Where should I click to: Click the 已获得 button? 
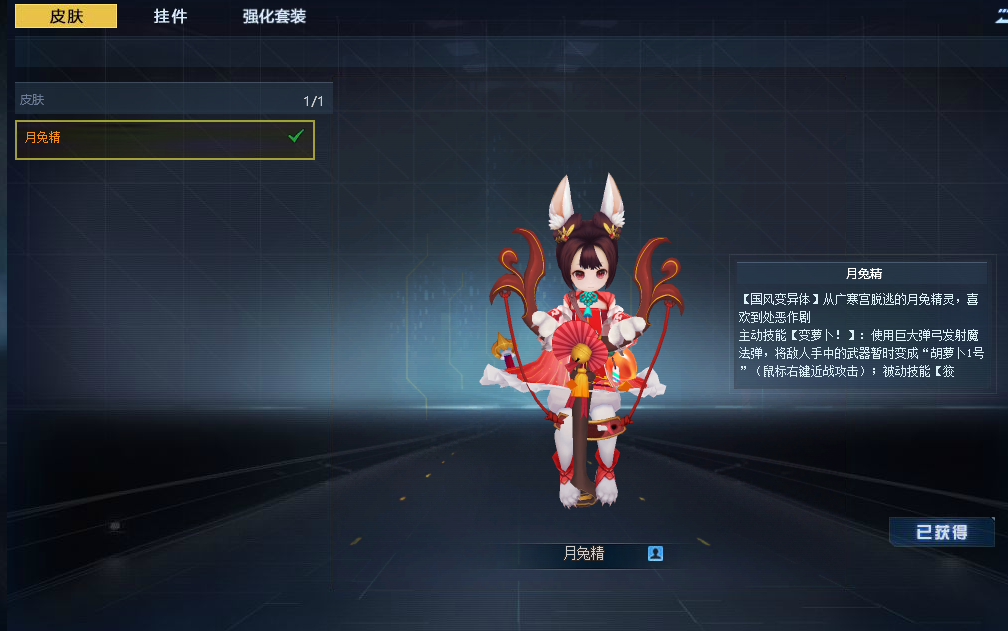(941, 532)
